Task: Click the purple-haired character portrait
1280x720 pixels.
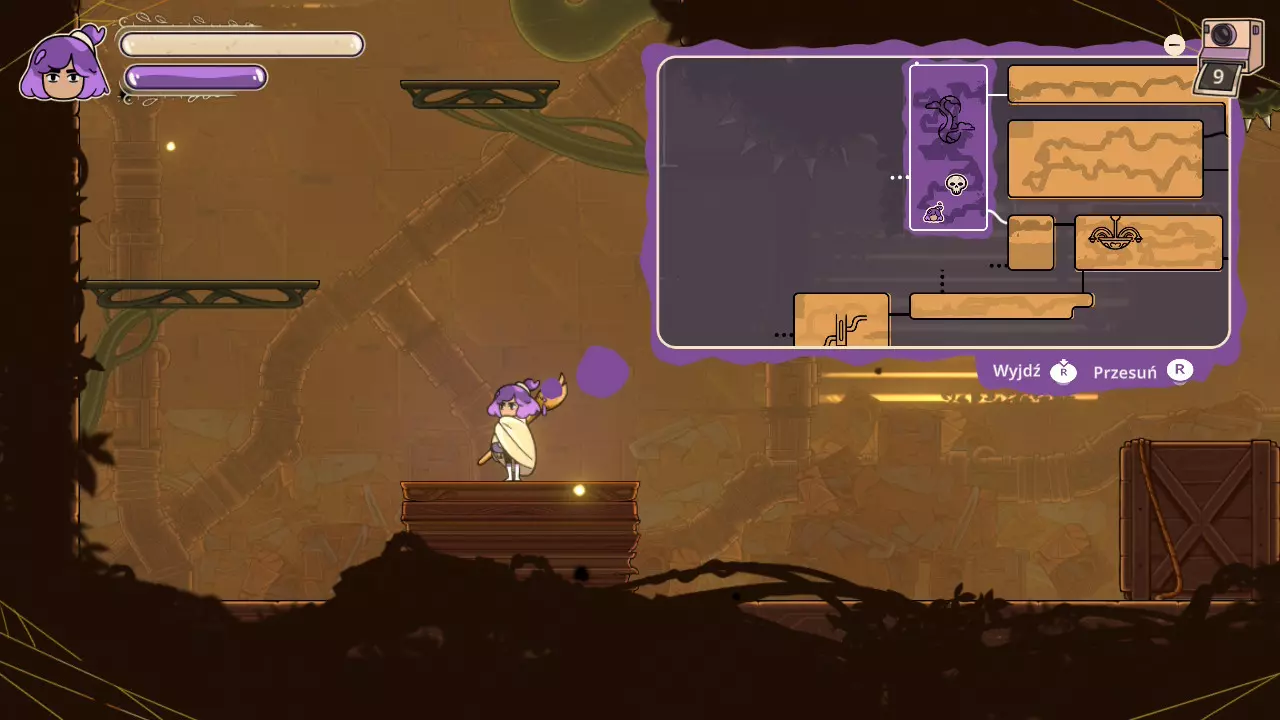Action: tap(65, 65)
